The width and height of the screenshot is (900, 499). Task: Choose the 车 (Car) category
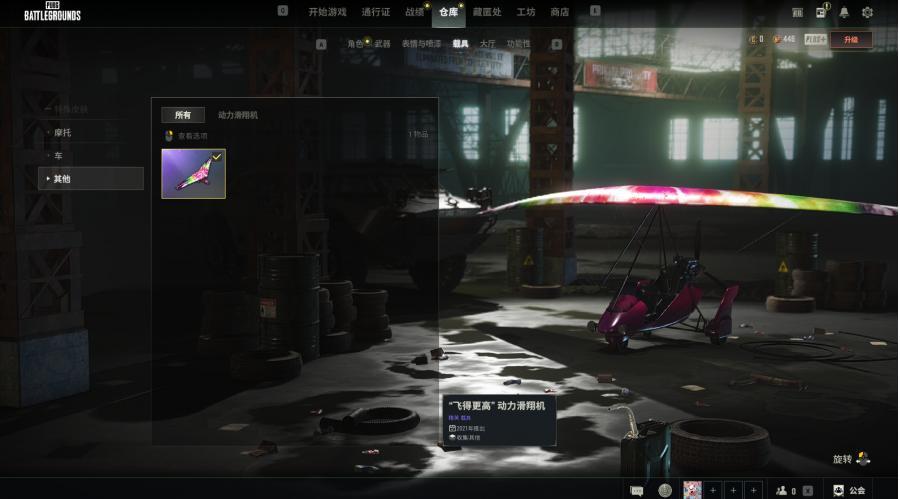coord(58,156)
